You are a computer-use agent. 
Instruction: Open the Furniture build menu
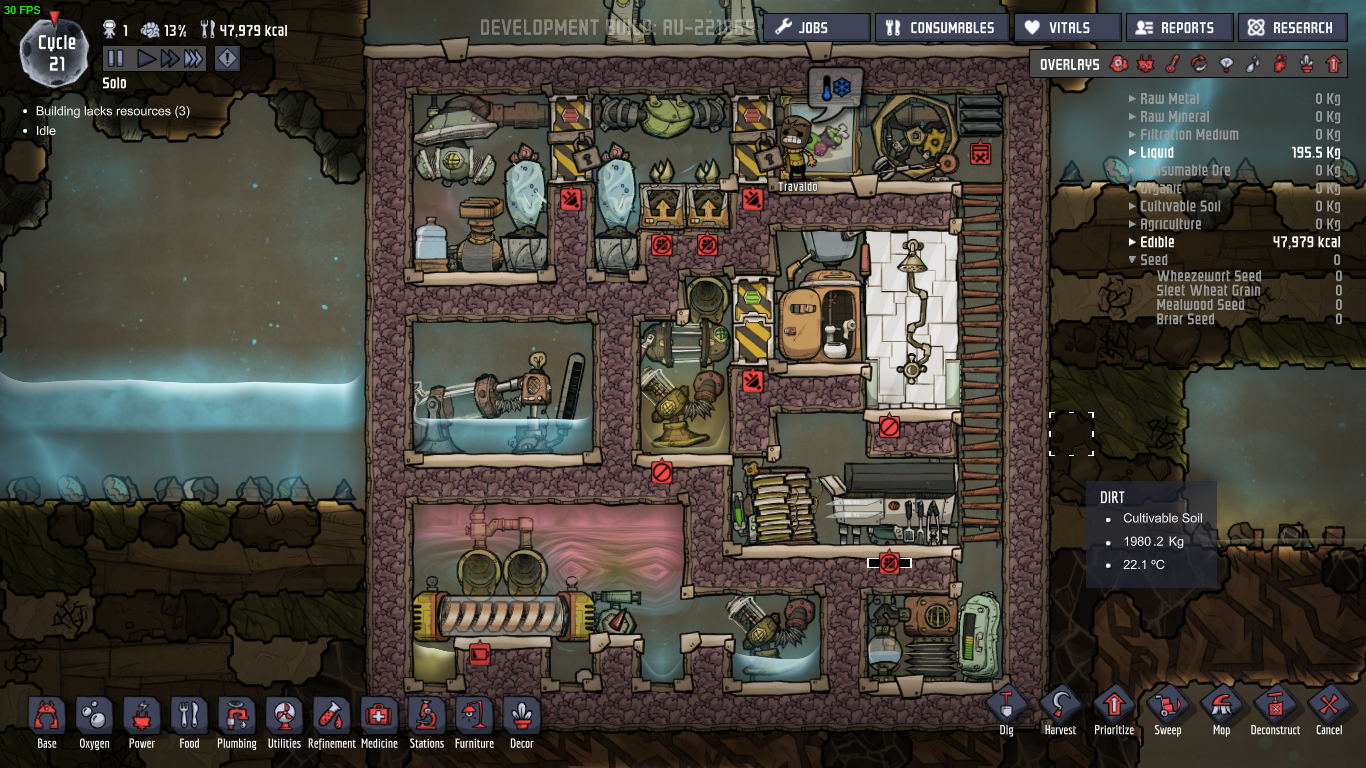(x=474, y=722)
